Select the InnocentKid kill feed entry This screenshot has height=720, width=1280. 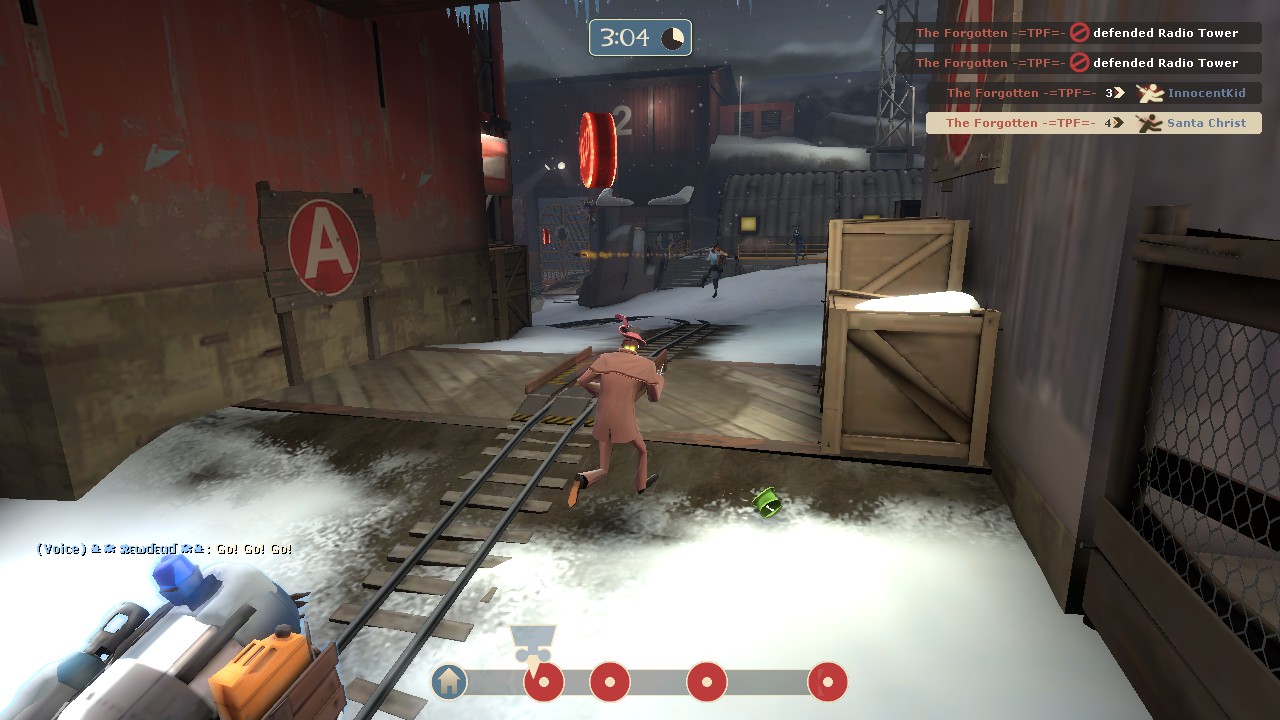point(1096,93)
